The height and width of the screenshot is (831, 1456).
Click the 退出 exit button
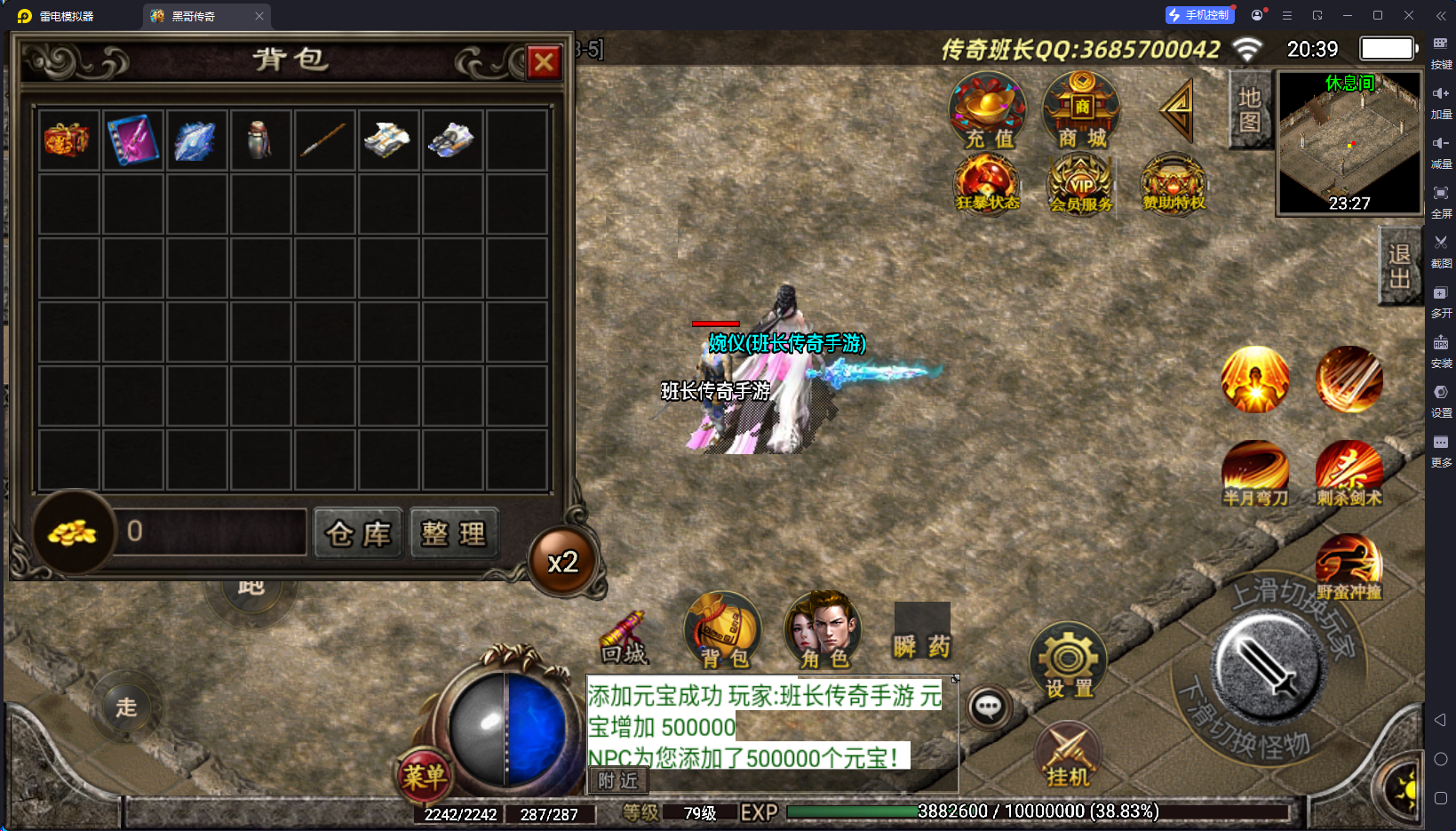point(1399,266)
